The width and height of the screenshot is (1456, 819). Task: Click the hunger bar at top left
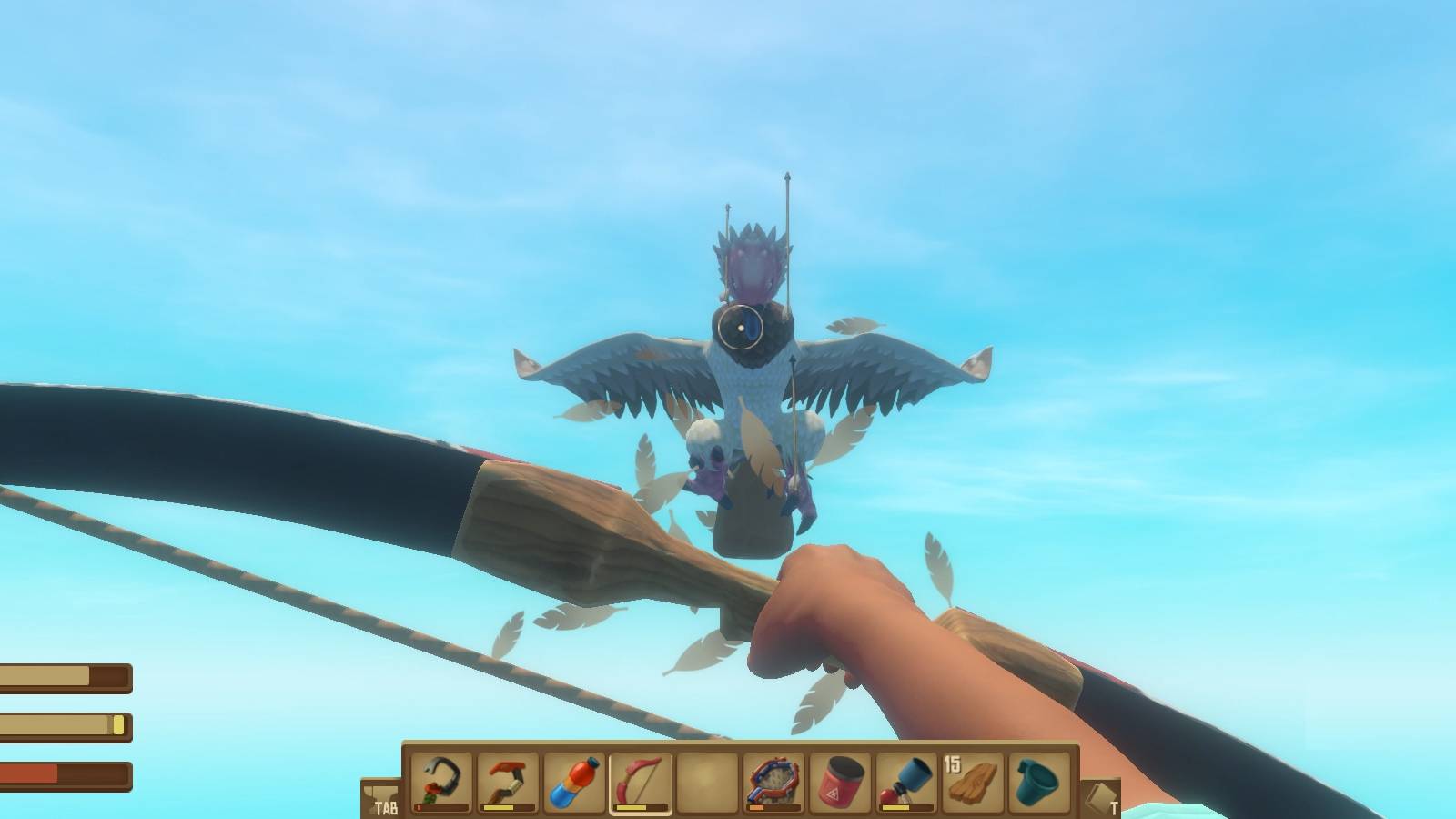(x=64, y=677)
